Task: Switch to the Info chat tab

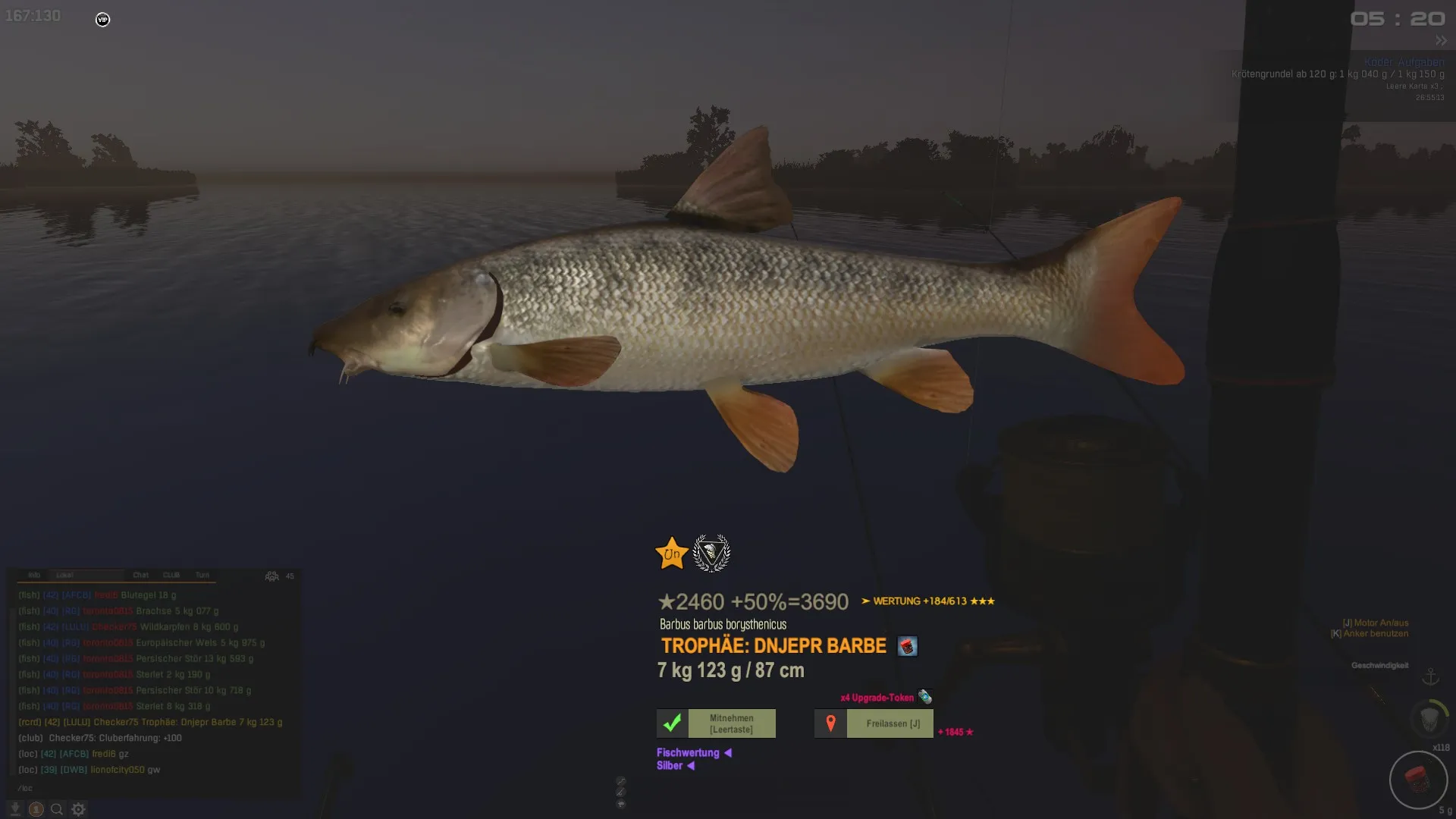Action: 34,576
